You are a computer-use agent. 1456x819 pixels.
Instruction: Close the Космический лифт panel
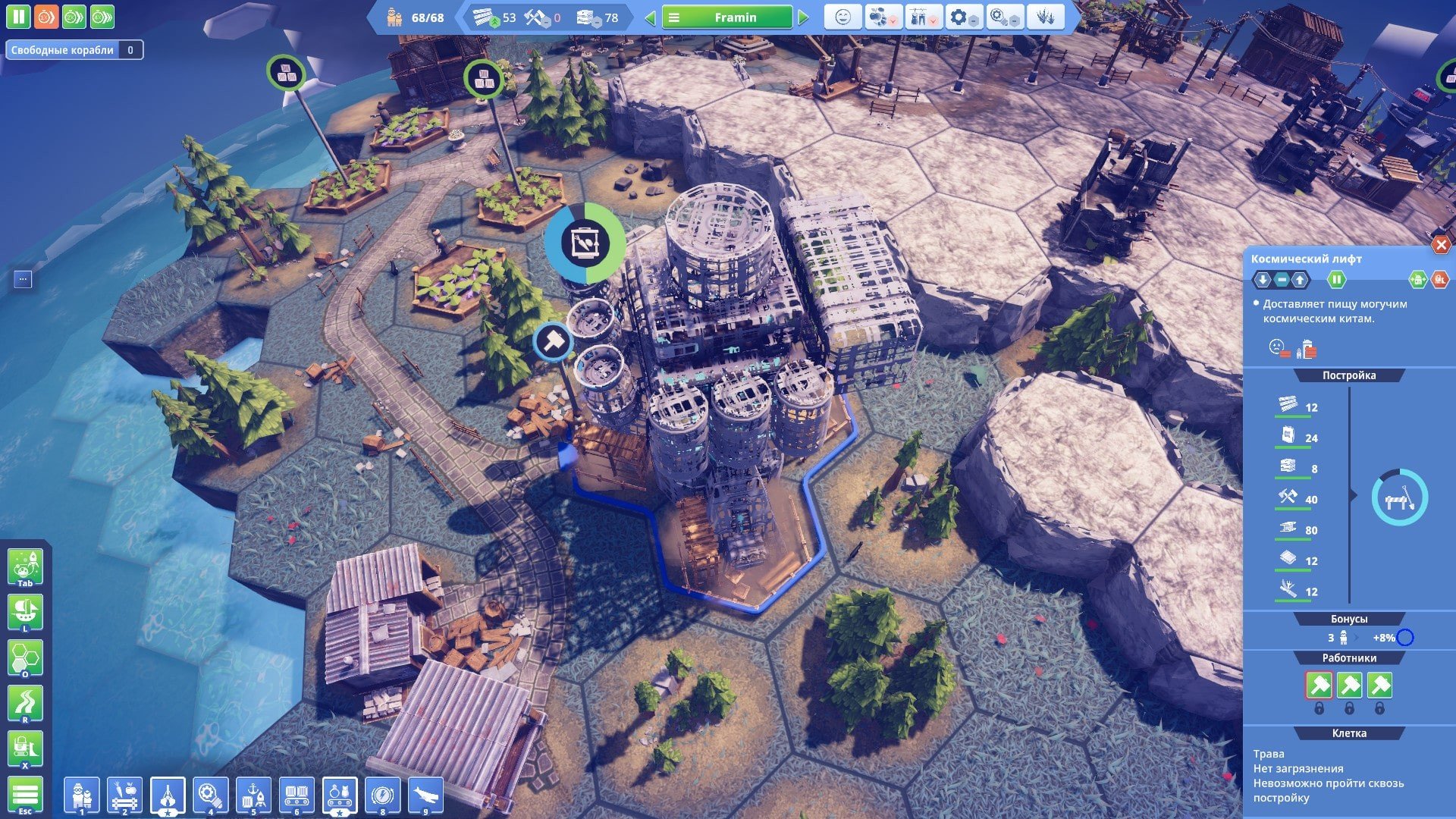pyautogui.click(x=1440, y=245)
